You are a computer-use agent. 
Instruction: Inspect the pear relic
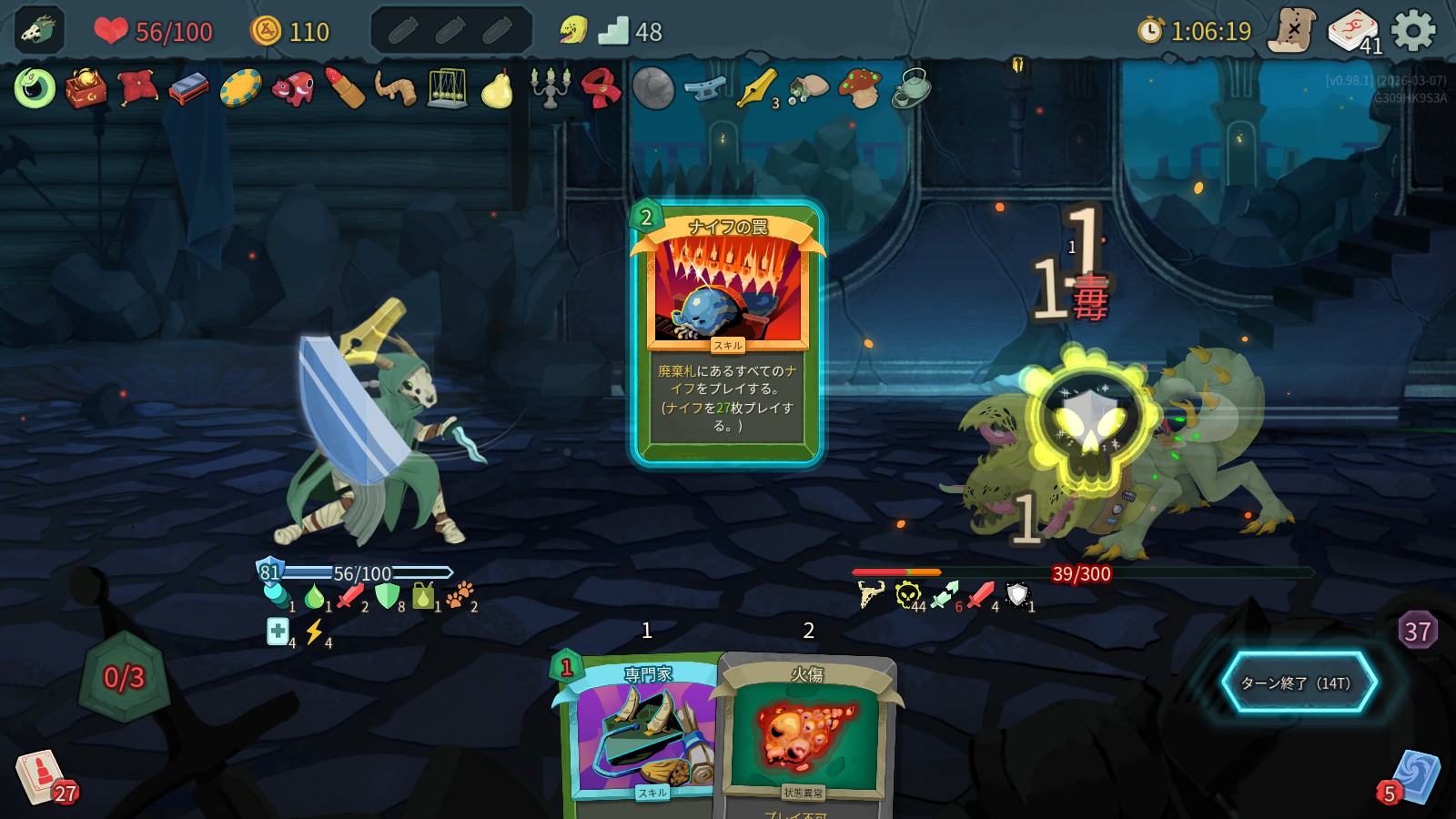497,89
